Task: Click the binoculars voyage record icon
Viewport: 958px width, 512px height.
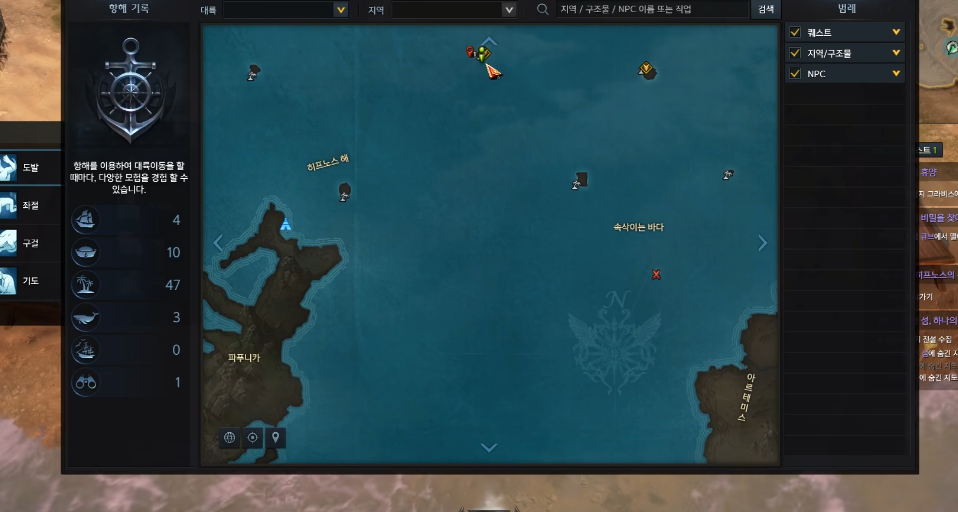Action: coord(86,382)
